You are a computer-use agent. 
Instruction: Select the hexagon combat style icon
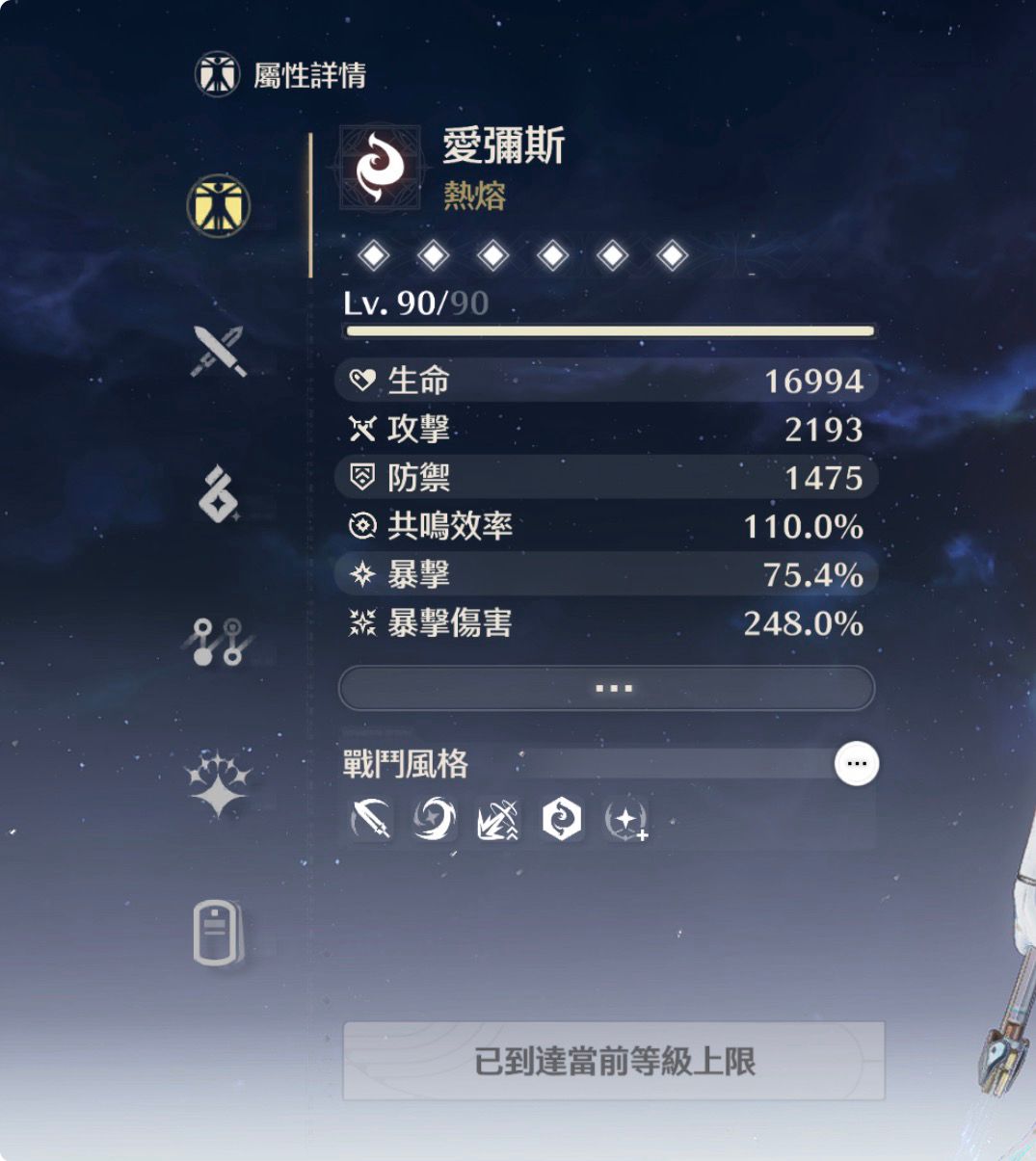tap(561, 820)
